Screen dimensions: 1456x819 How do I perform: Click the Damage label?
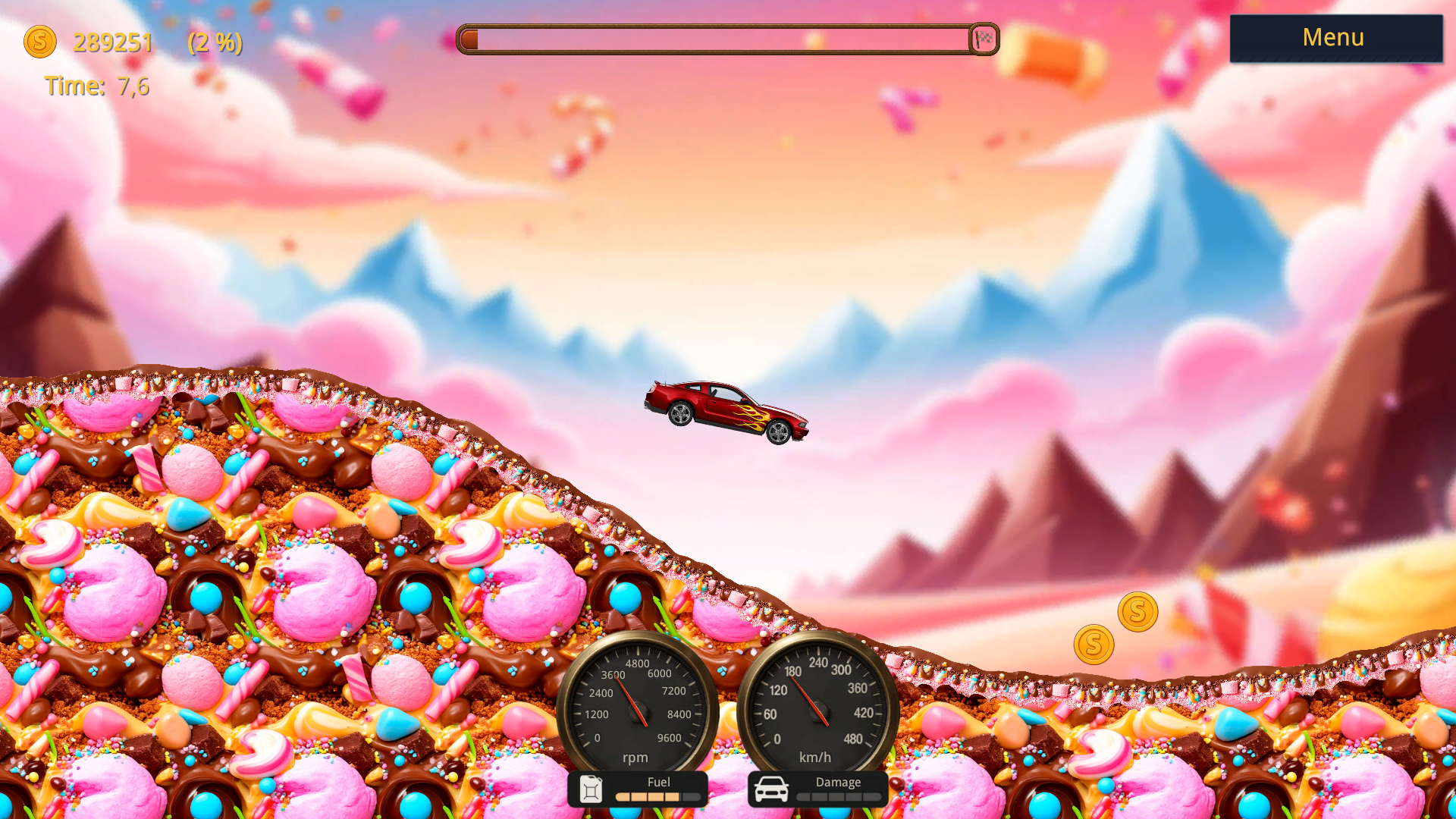[838, 782]
